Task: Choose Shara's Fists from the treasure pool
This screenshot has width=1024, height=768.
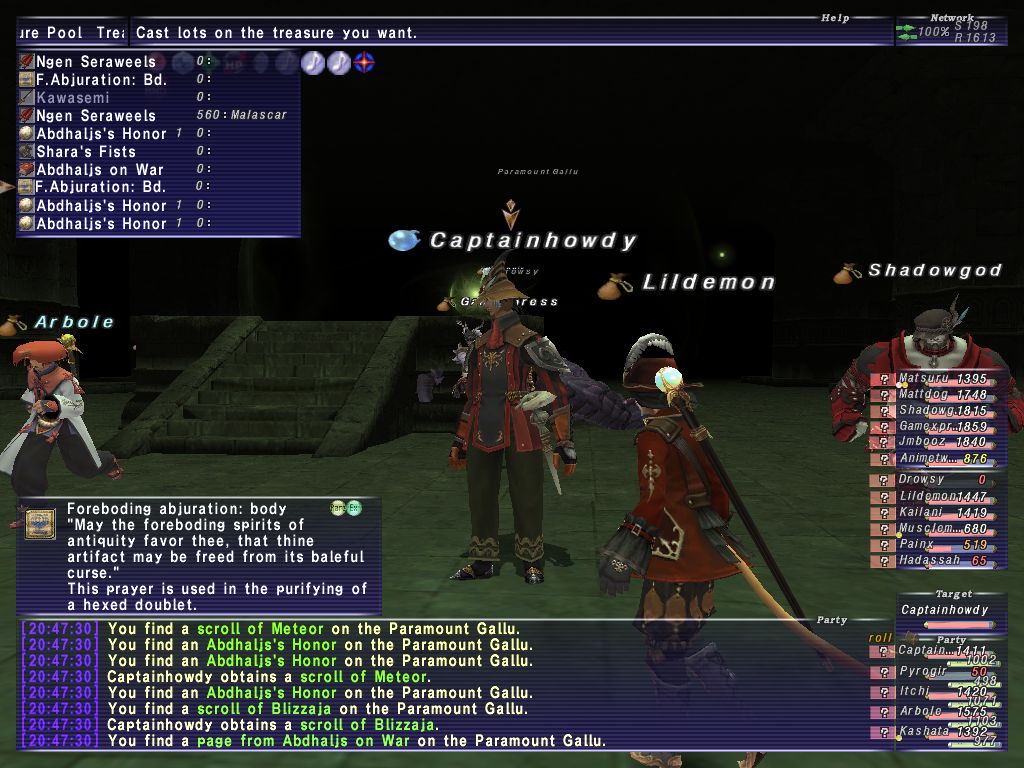Action: (x=85, y=152)
